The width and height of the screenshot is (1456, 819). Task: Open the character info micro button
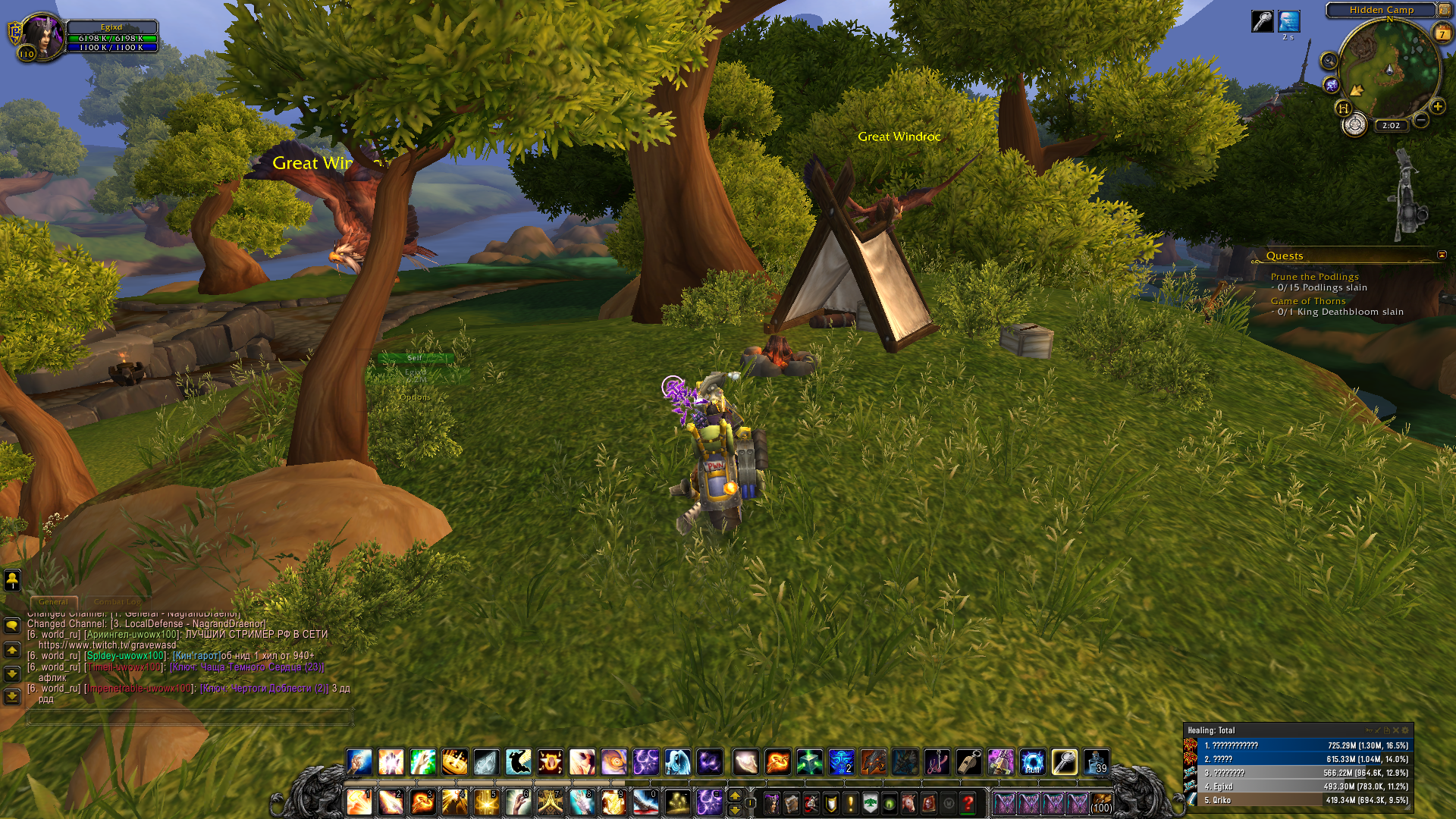click(x=772, y=802)
